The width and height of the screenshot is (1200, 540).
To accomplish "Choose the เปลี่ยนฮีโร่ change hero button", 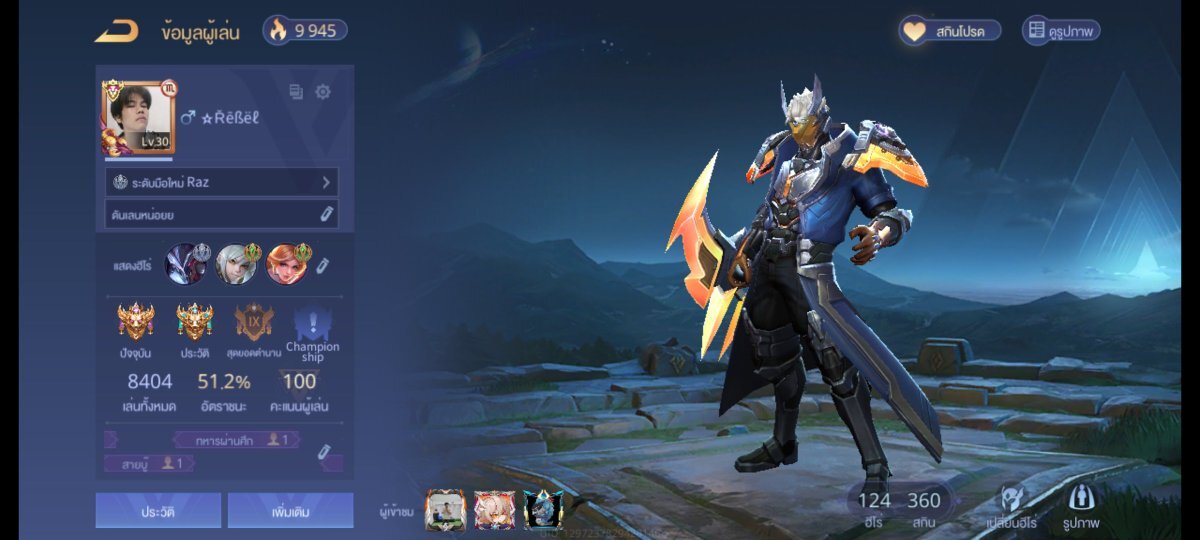I will pos(1010,507).
